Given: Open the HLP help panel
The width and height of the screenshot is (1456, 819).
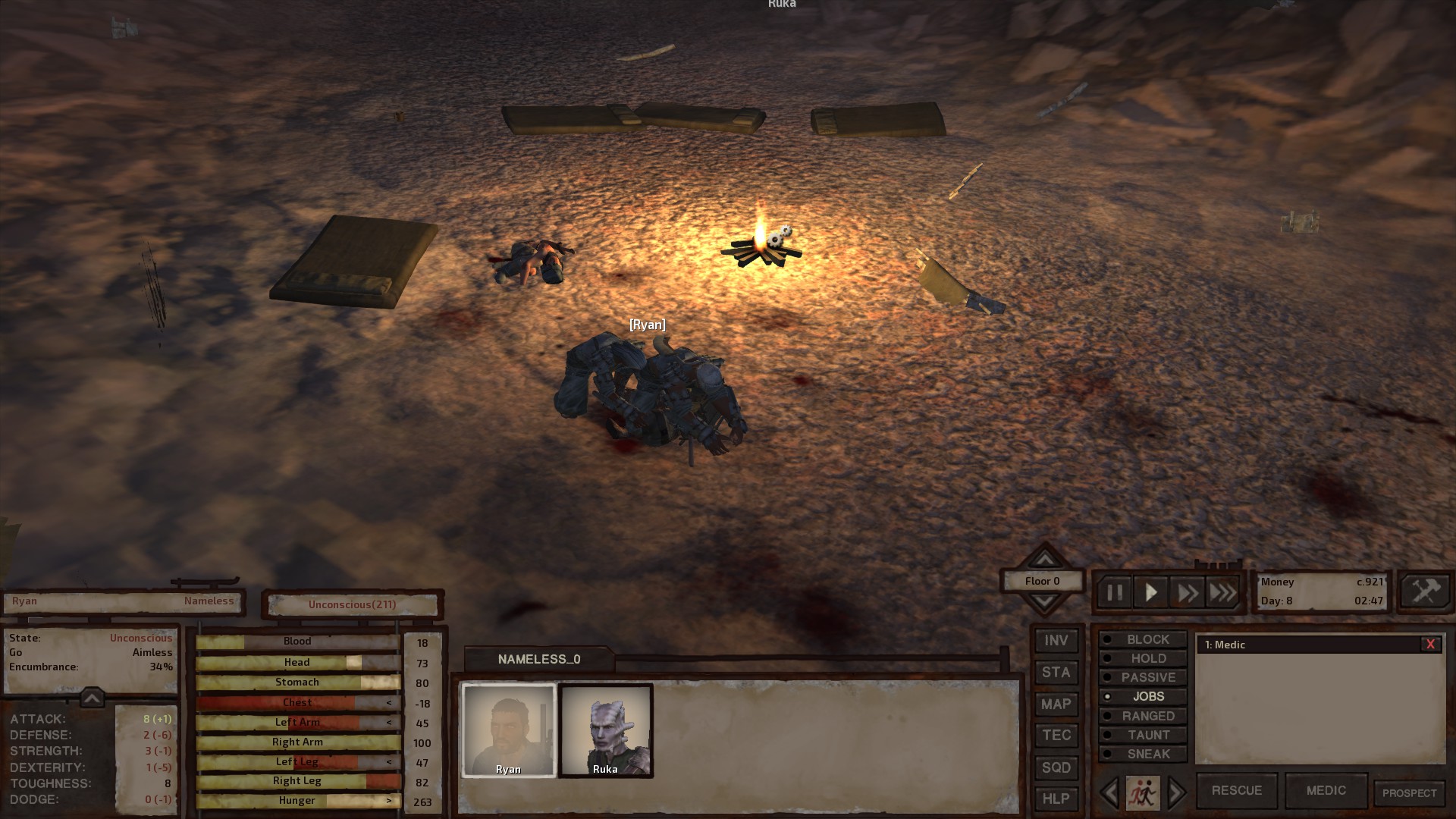Looking at the screenshot, I should 1056,799.
